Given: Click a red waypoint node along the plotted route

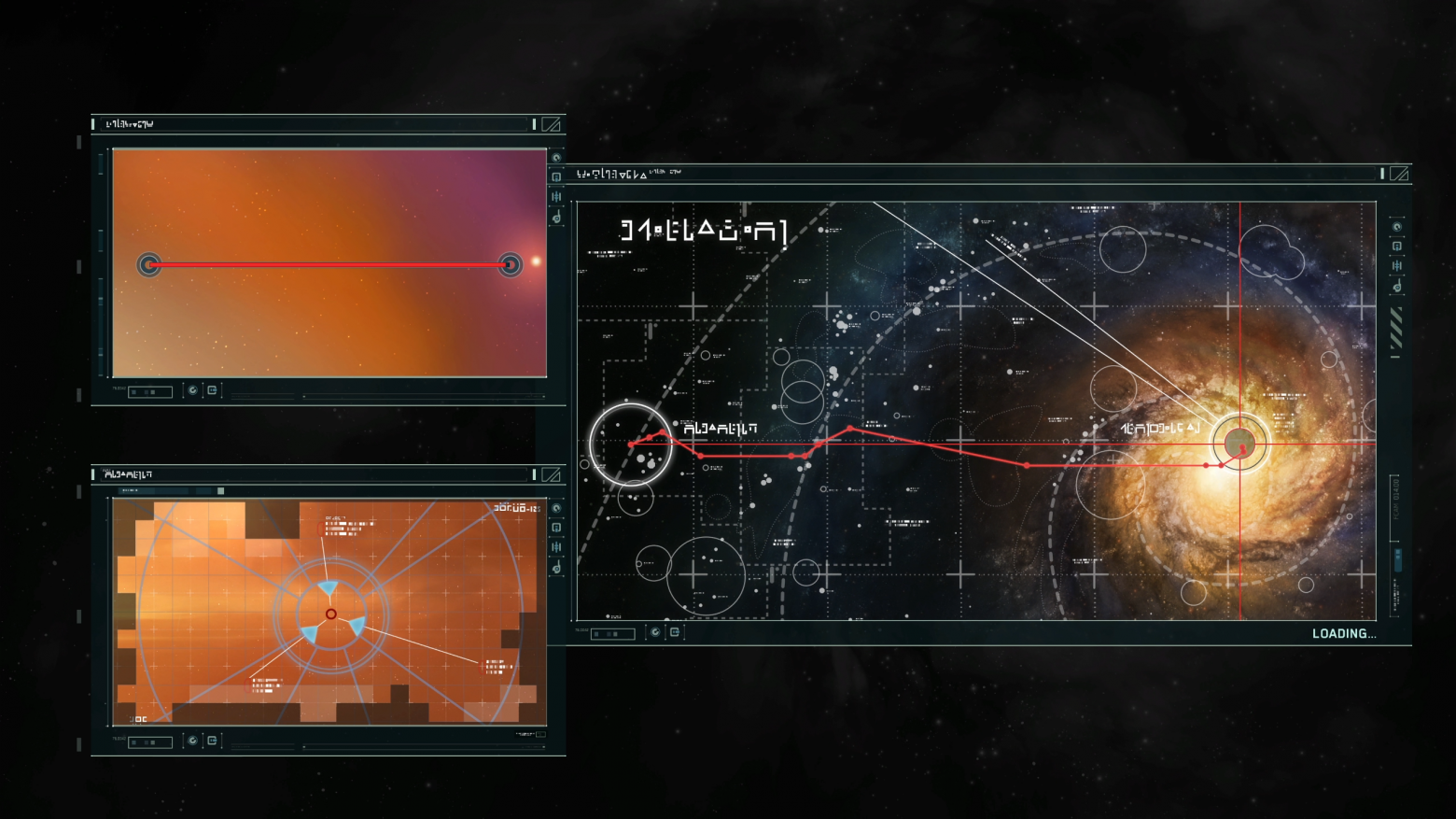Looking at the screenshot, I should (x=849, y=427).
